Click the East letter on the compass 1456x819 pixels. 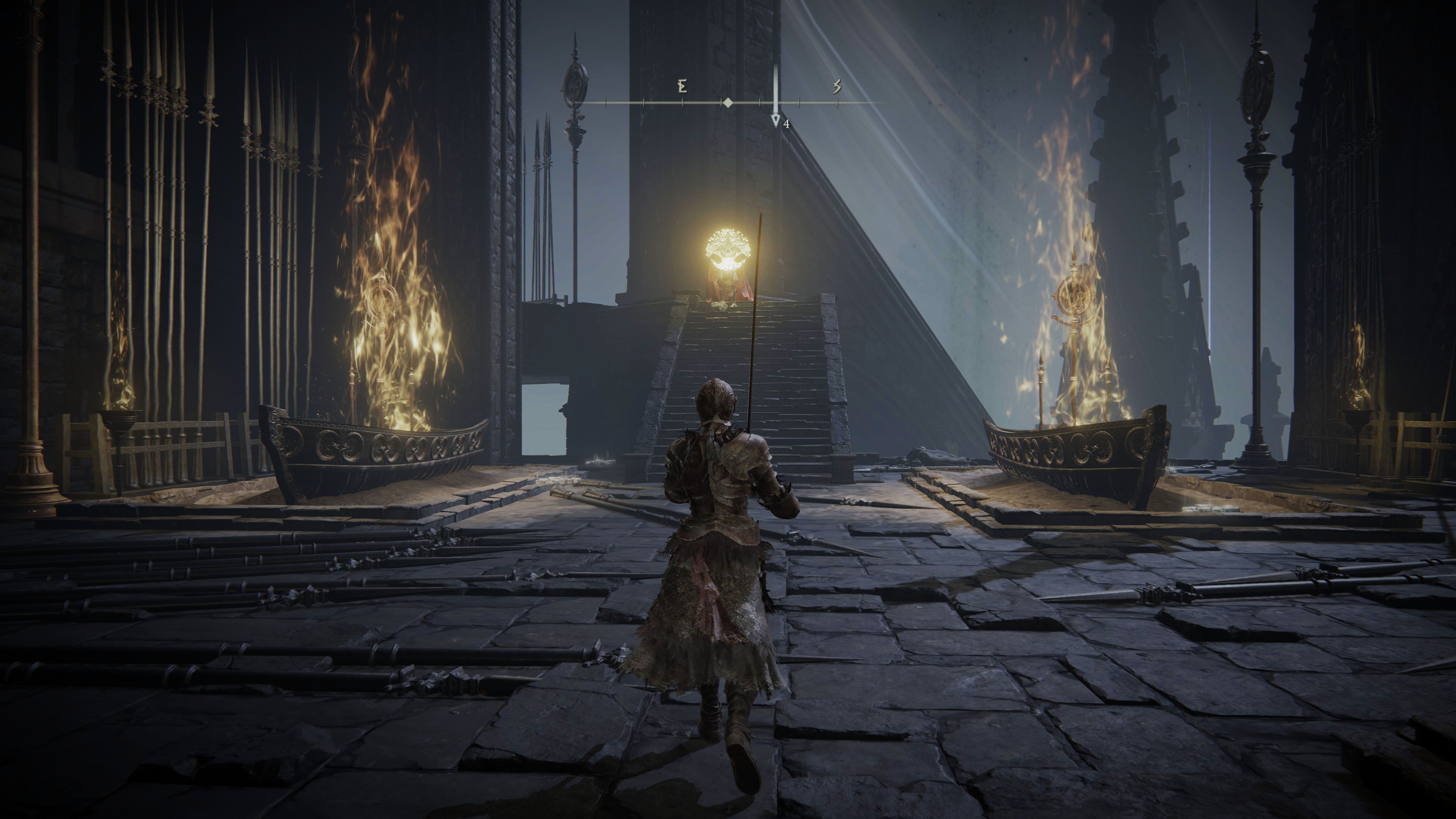(x=682, y=86)
